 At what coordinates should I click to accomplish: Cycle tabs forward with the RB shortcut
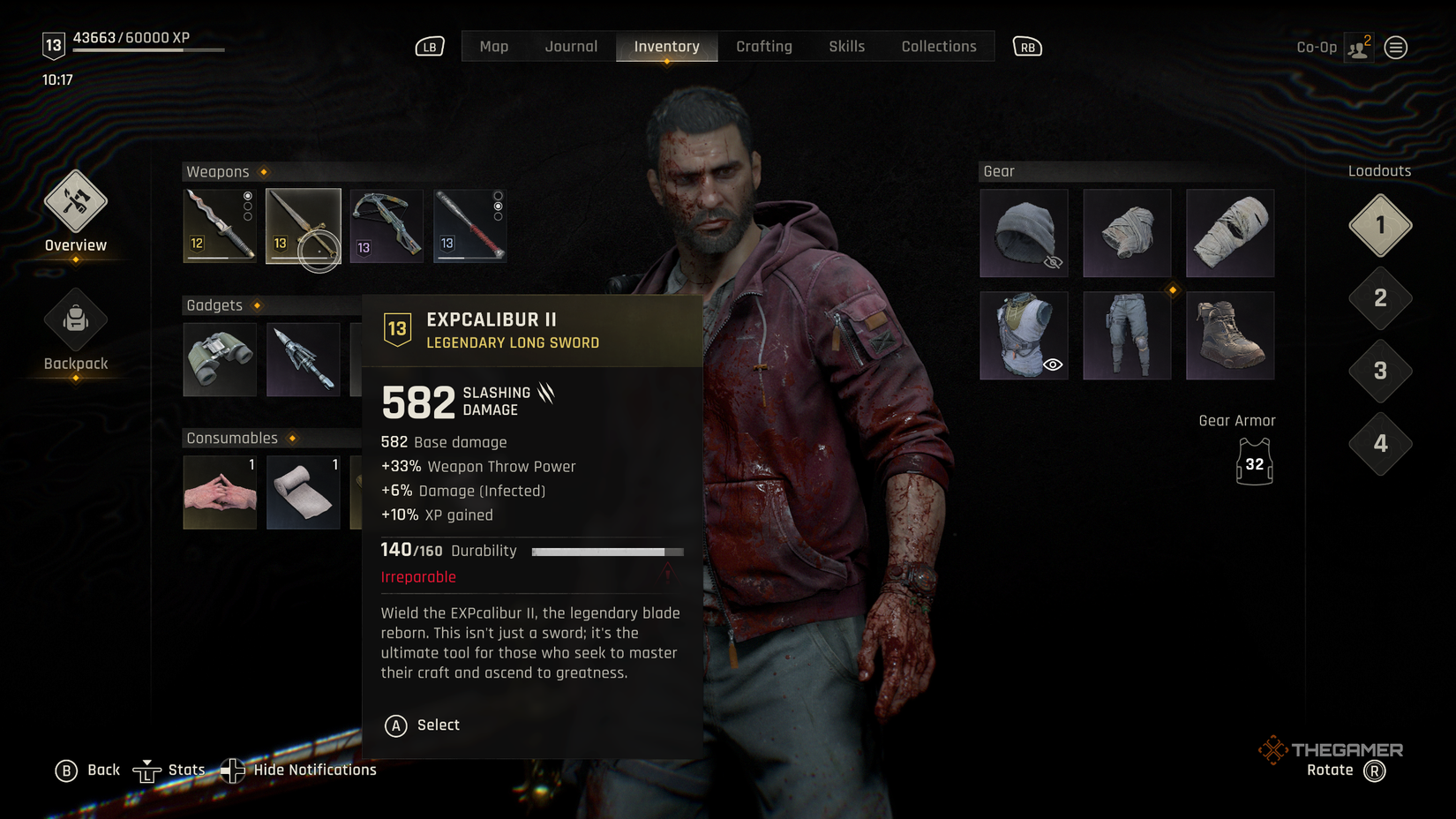click(x=1026, y=47)
